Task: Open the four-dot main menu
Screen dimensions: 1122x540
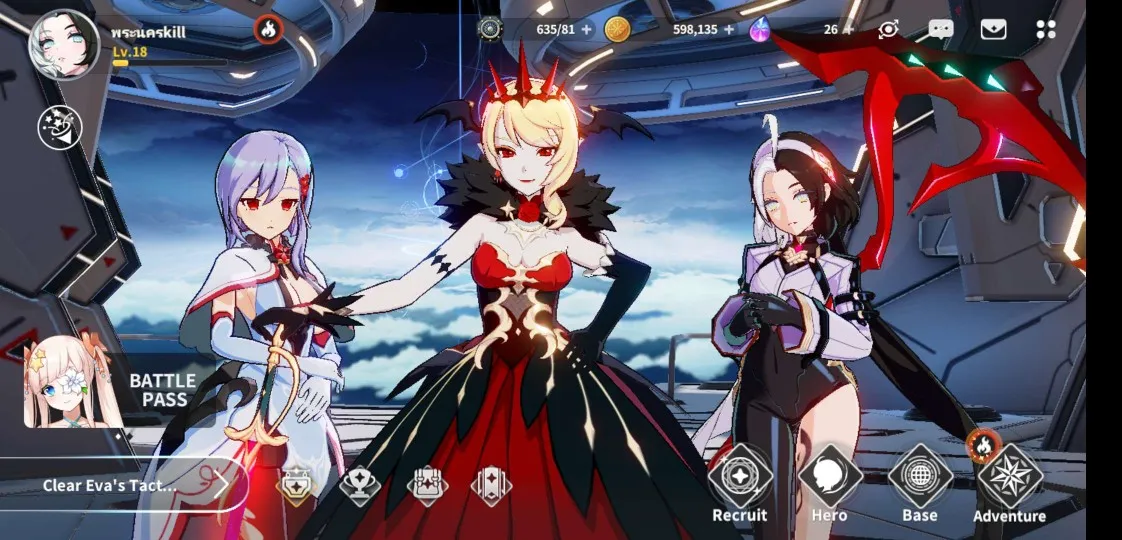Action: pyautogui.click(x=1046, y=29)
